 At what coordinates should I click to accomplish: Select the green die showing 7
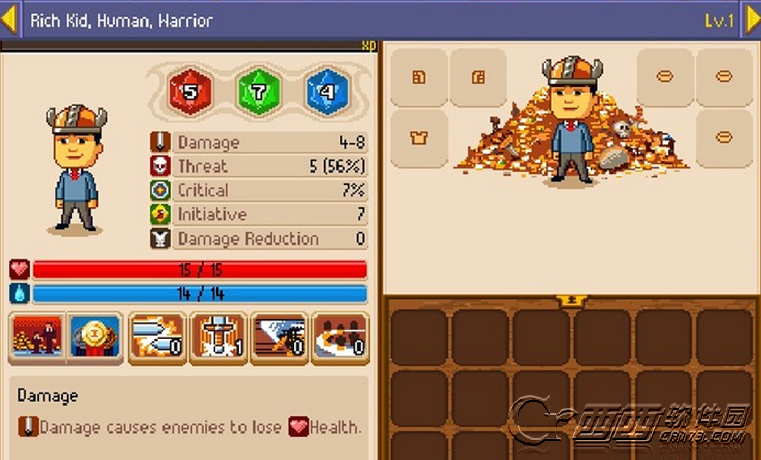click(257, 91)
